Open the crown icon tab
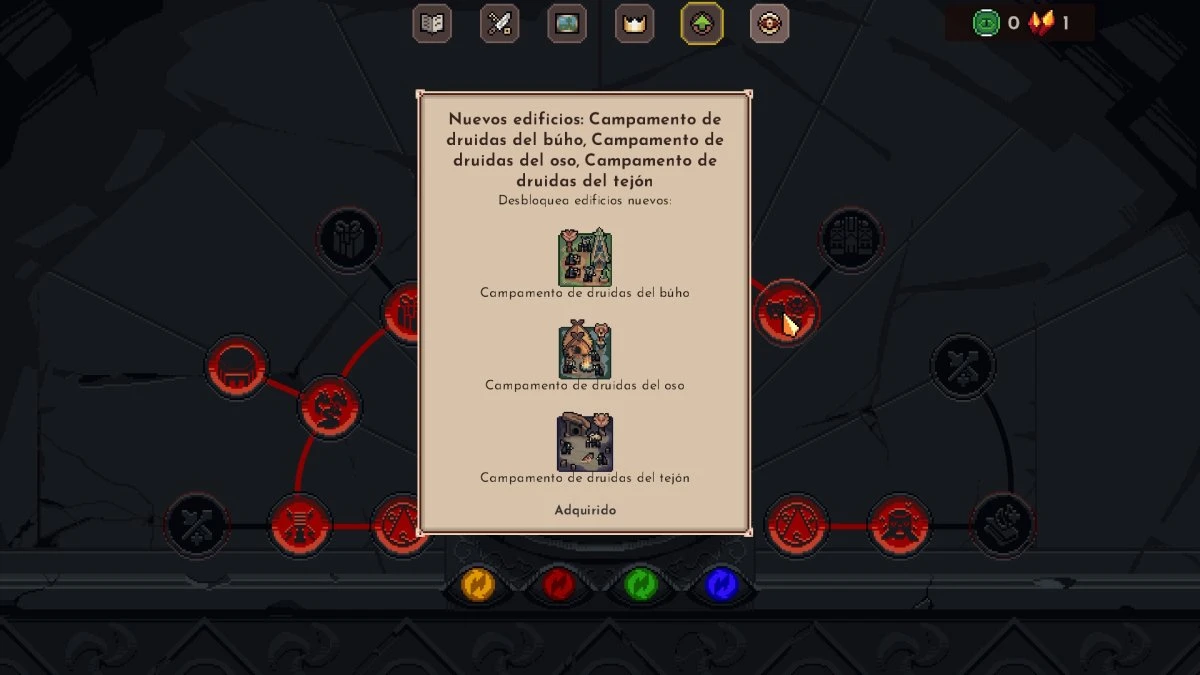The image size is (1200, 675). (633, 23)
